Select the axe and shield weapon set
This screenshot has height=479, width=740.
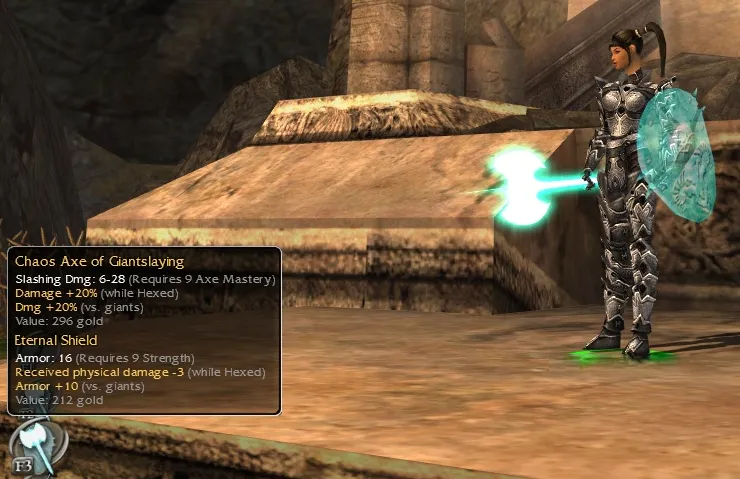coord(36,445)
